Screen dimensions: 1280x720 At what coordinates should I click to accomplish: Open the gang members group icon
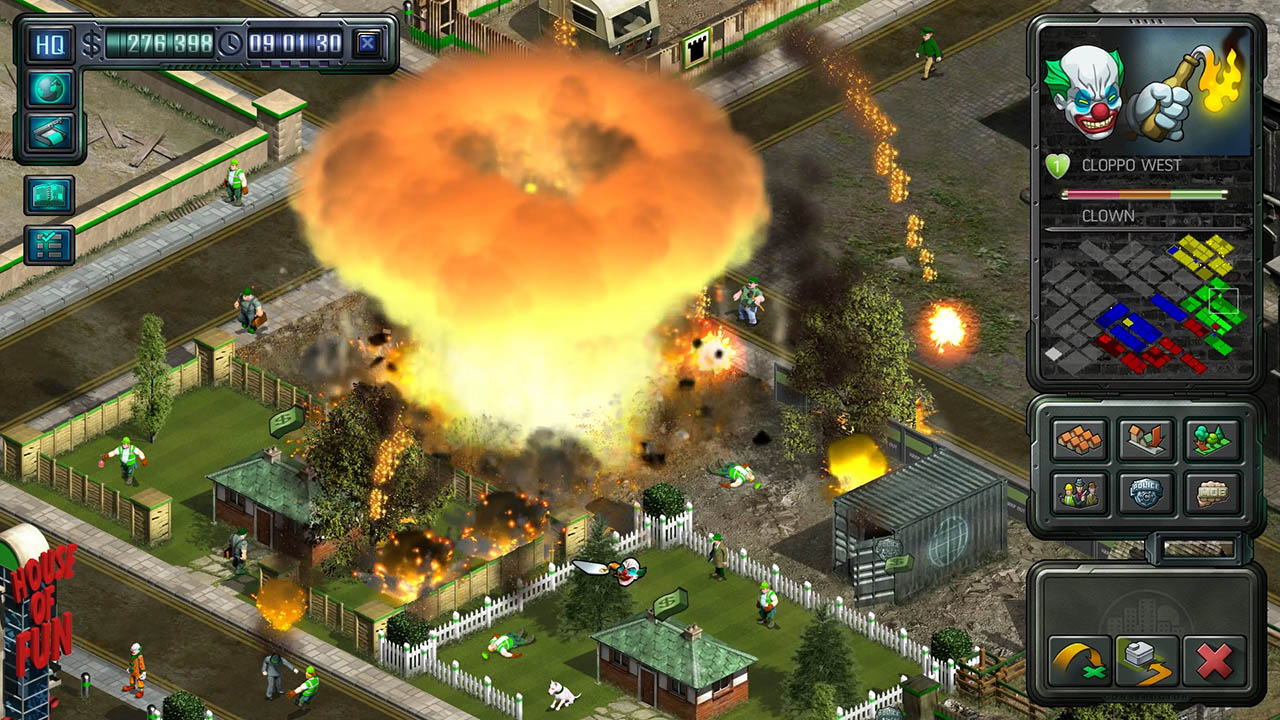pos(1080,492)
